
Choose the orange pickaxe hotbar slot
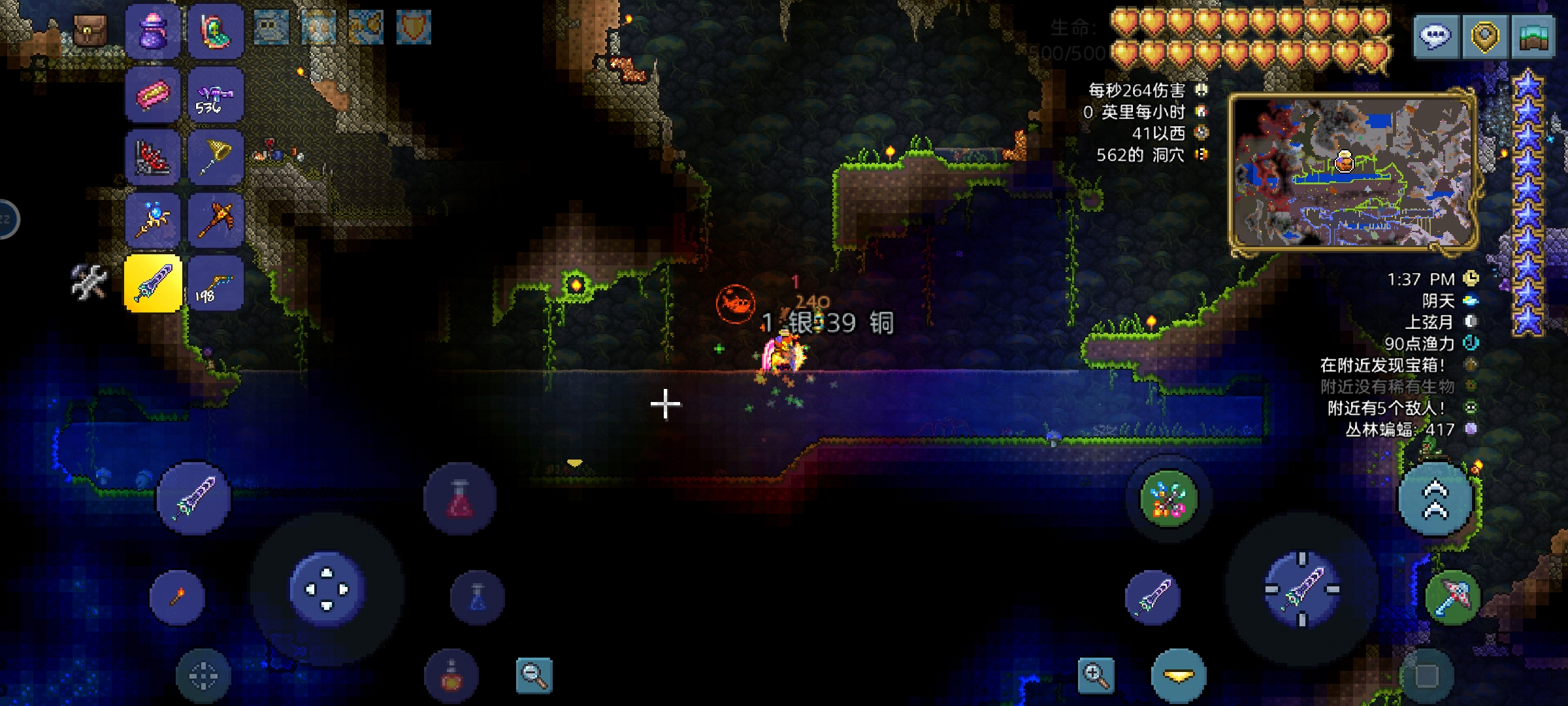coord(216,220)
